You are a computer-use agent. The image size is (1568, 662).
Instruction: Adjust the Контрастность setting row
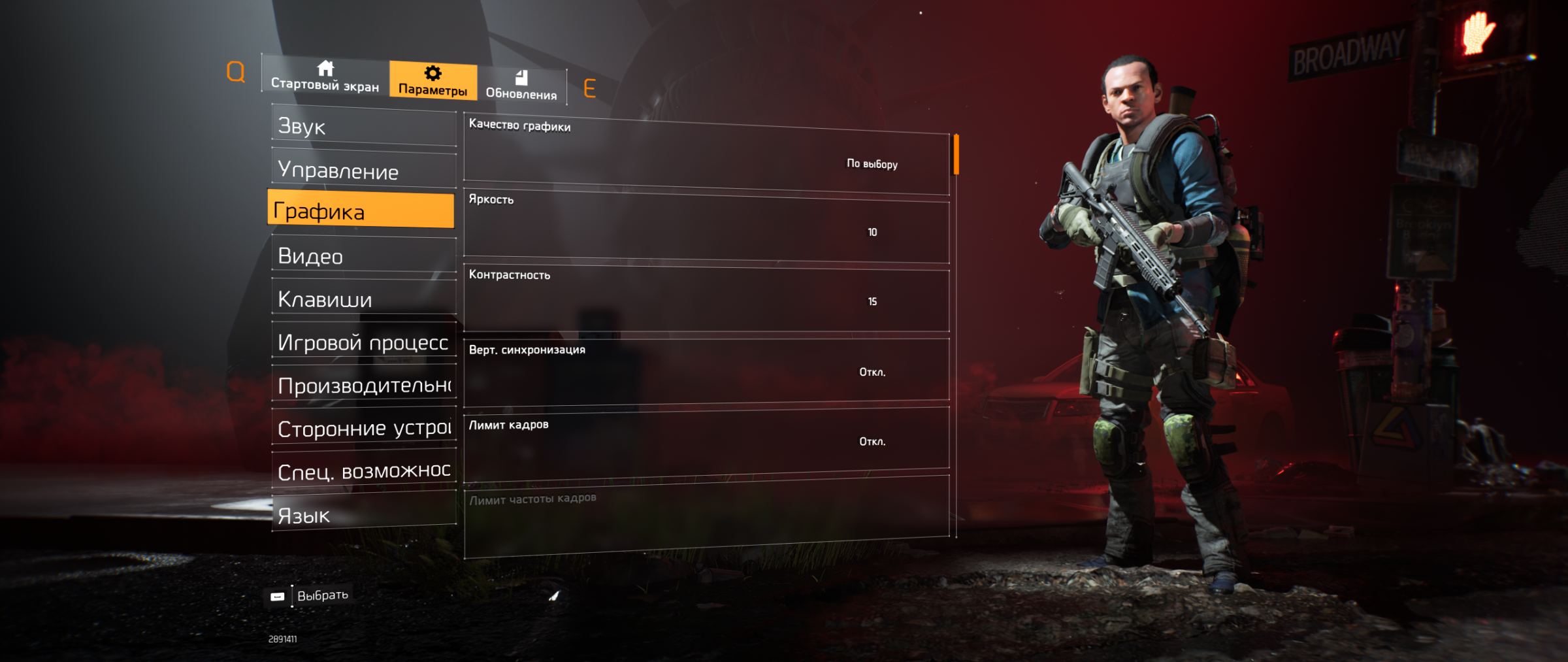point(706,299)
